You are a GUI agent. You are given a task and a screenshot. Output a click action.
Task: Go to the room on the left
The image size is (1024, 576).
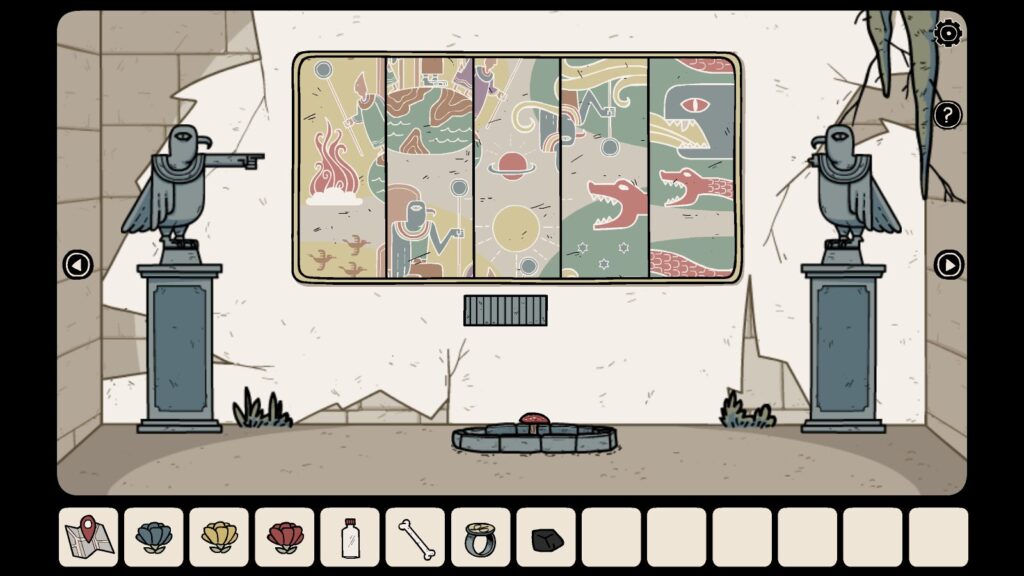(77, 265)
